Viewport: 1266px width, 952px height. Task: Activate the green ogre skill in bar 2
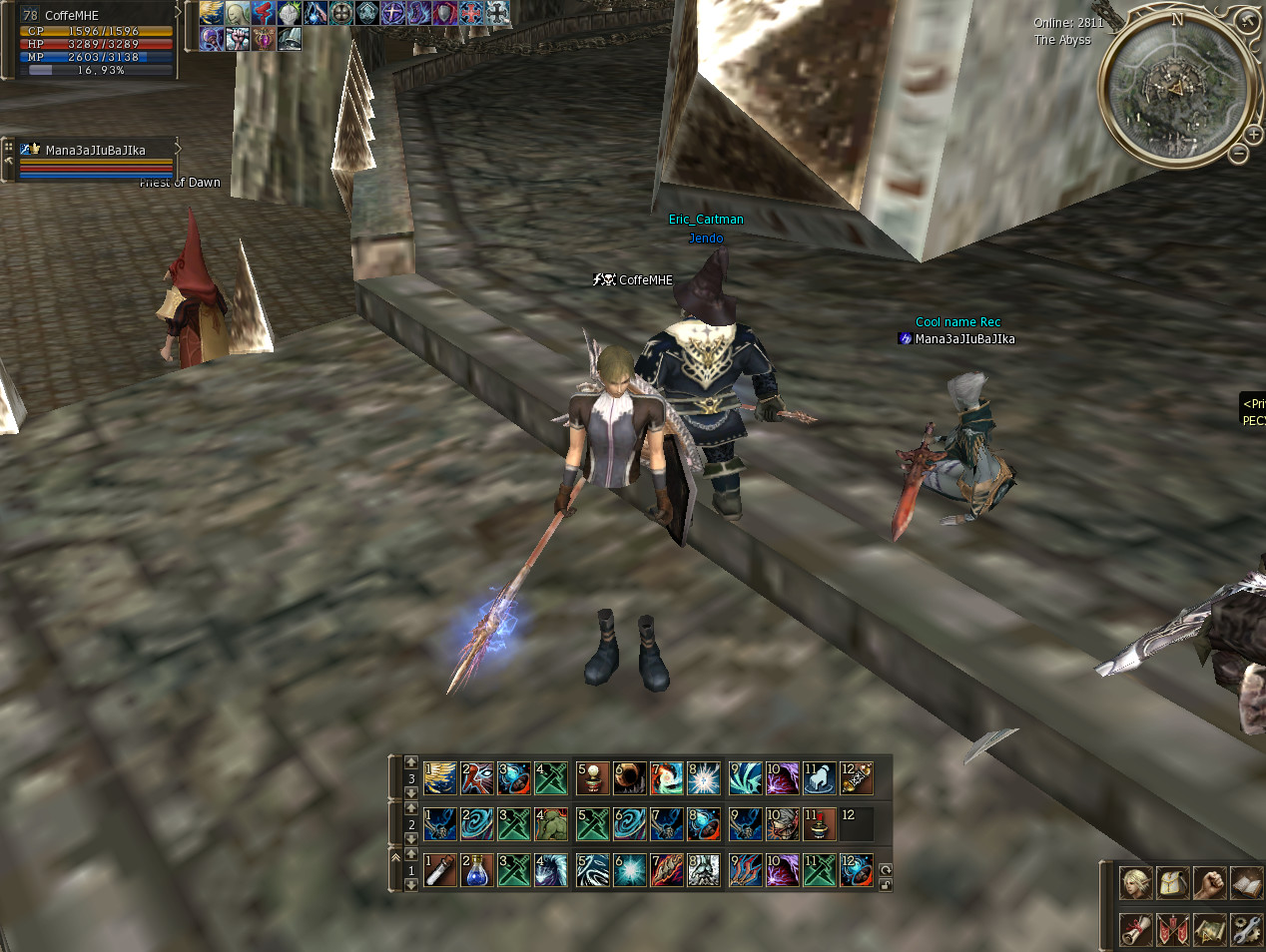pos(551,824)
